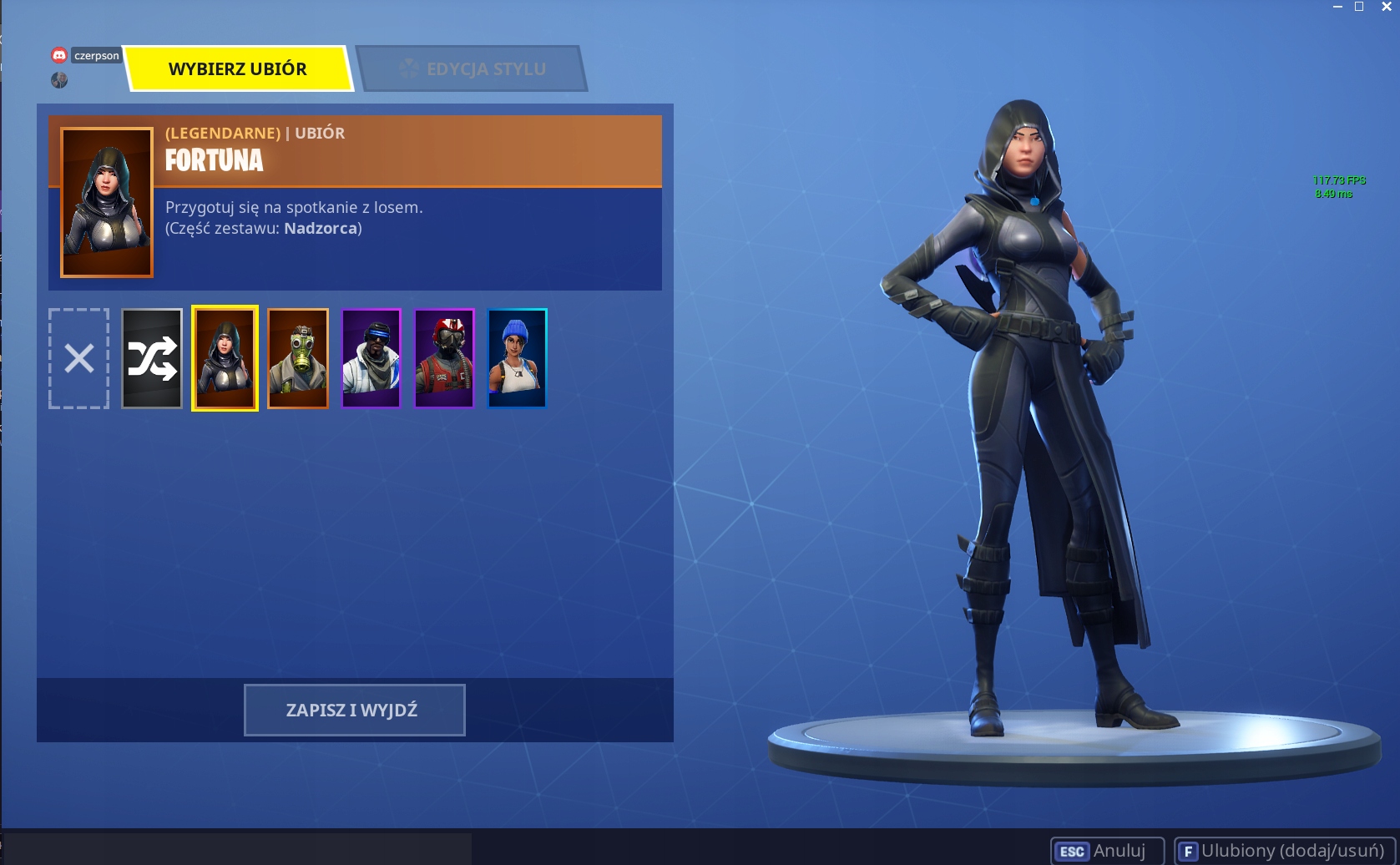Select the random outfit shuffle icon
The width and height of the screenshot is (1400, 865).
tap(151, 357)
